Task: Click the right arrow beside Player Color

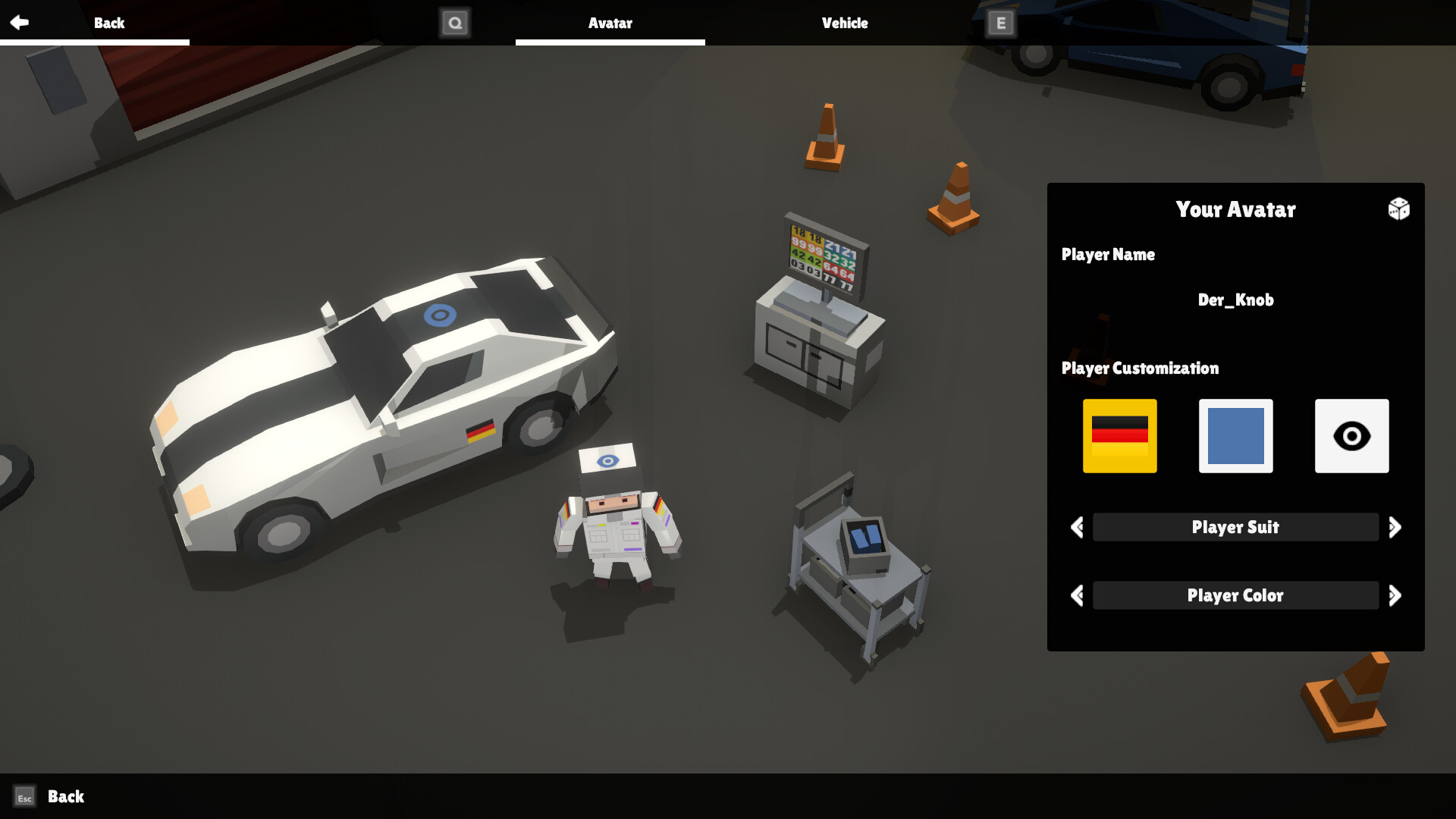Action: point(1396,595)
